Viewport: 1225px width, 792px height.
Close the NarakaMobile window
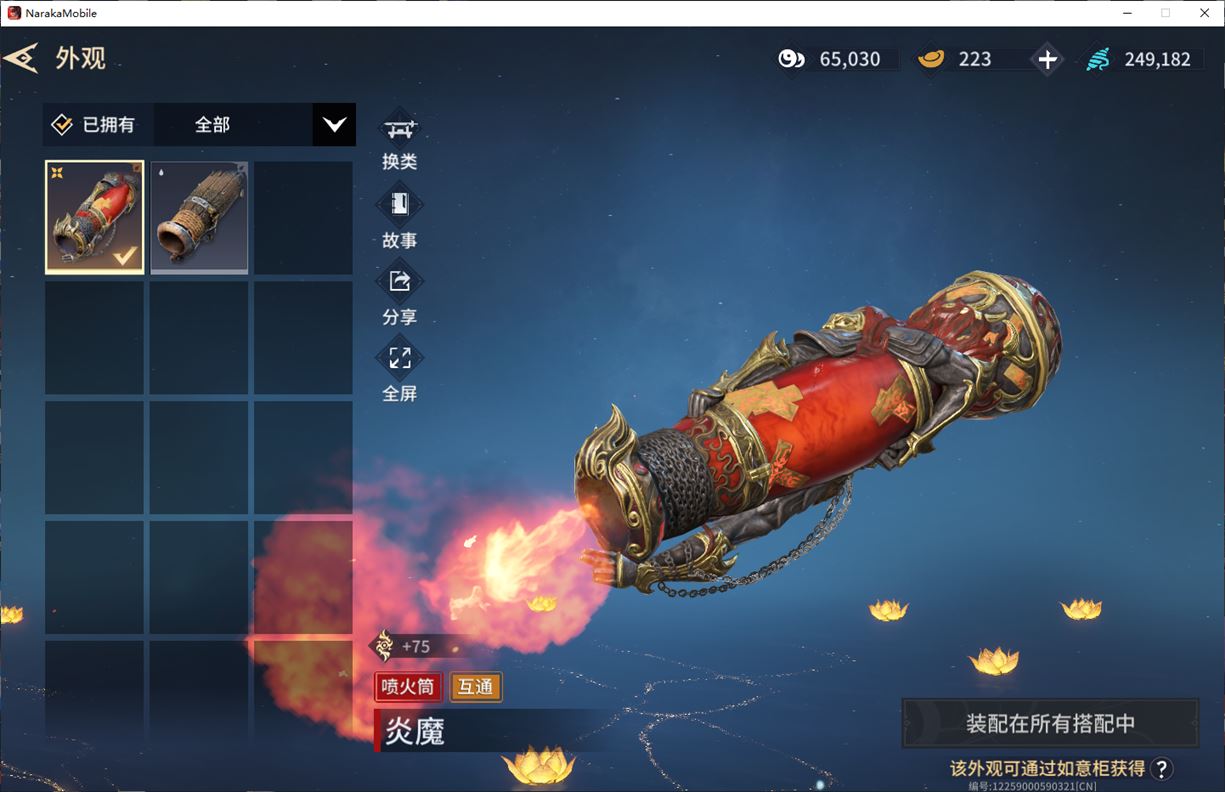pyautogui.click(x=1204, y=13)
